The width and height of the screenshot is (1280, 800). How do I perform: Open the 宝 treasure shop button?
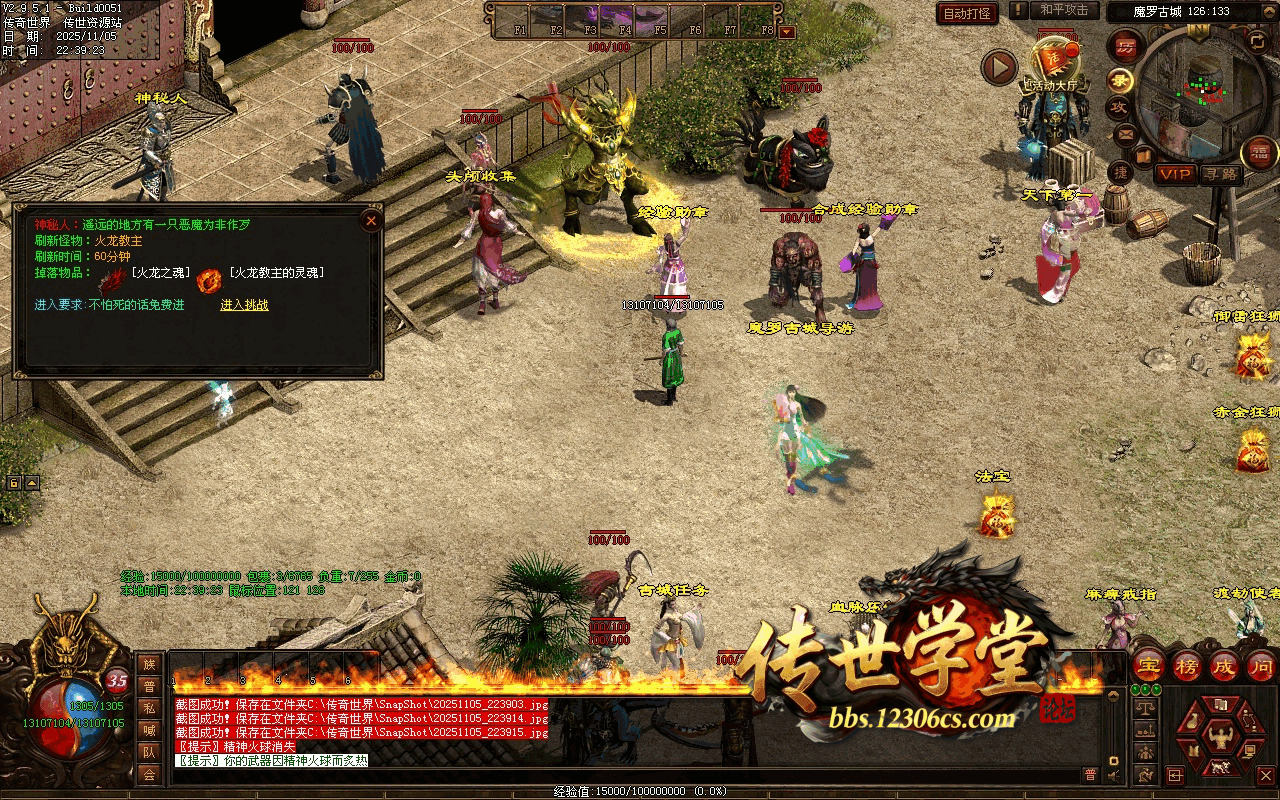tap(1149, 665)
